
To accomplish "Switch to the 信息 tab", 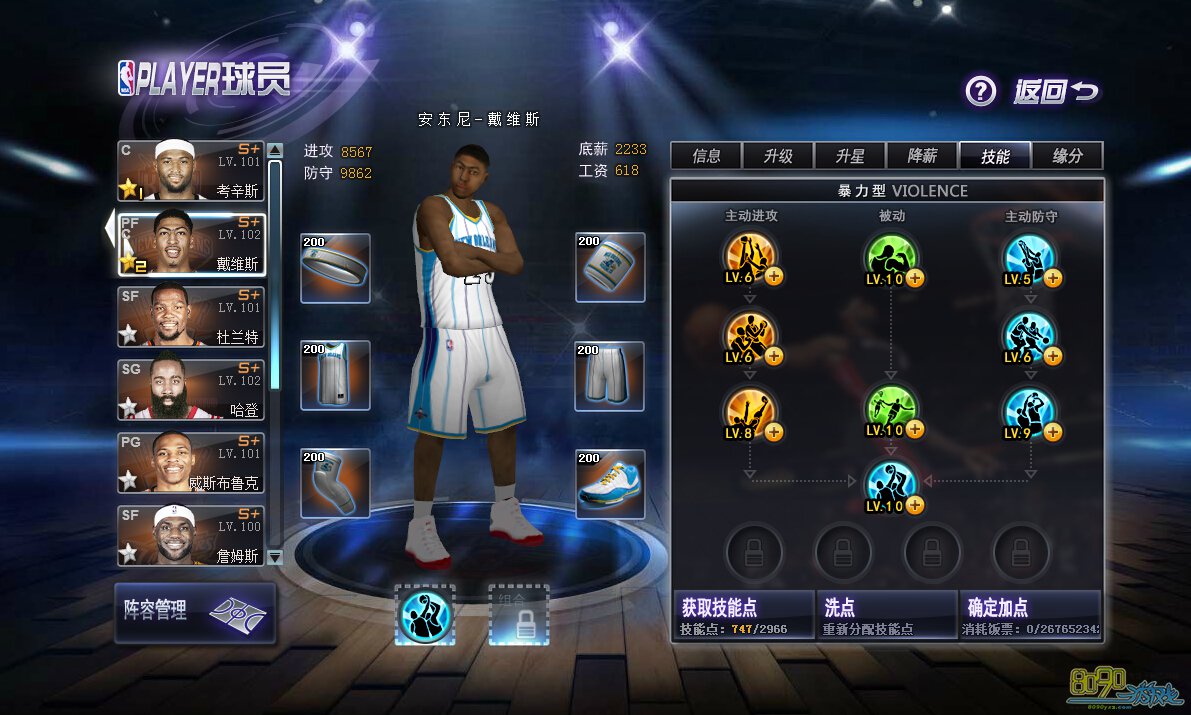I will click(x=707, y=156).
